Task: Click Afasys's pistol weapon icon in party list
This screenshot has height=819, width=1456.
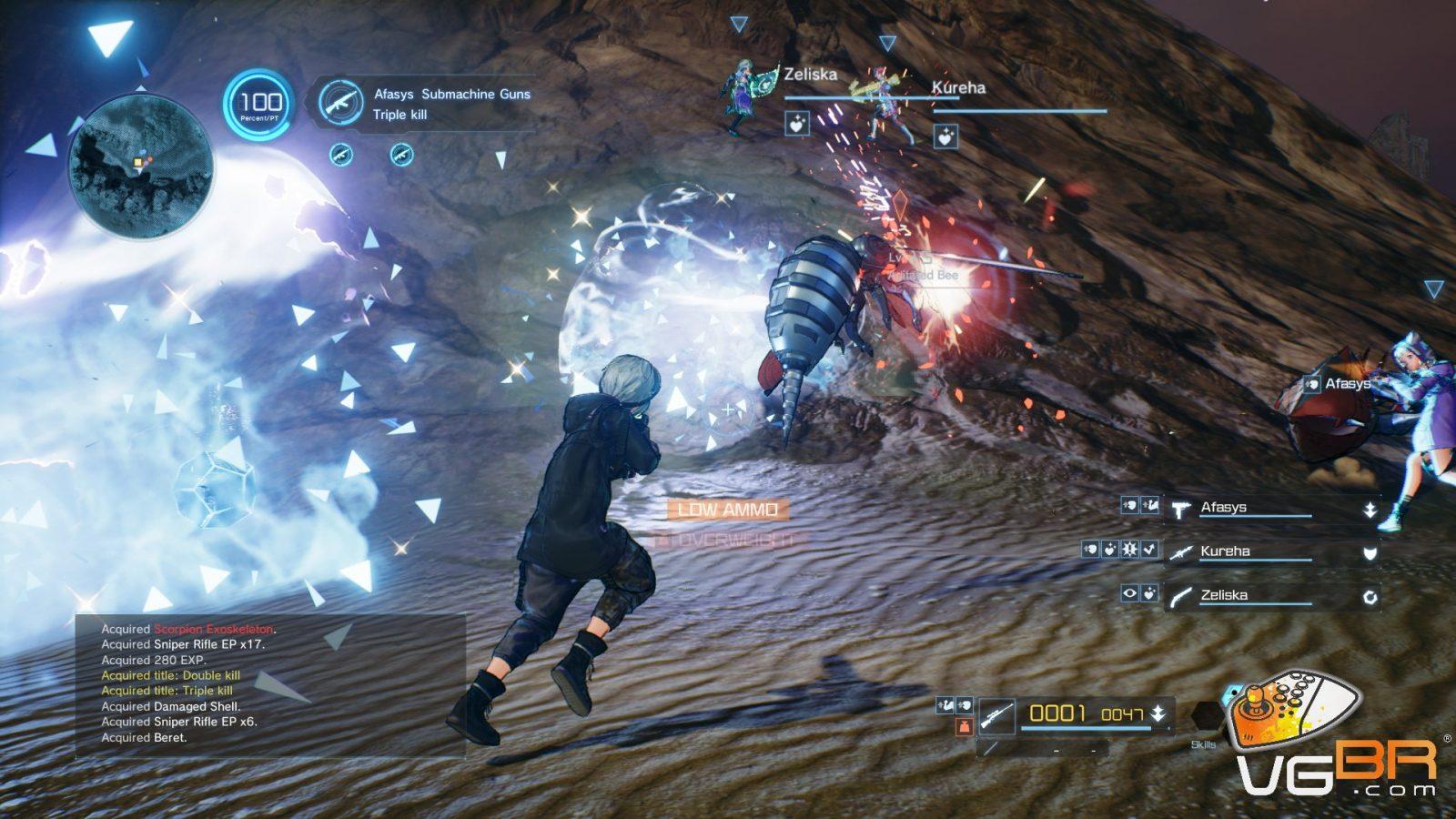Action: [x=1181, y=510]
